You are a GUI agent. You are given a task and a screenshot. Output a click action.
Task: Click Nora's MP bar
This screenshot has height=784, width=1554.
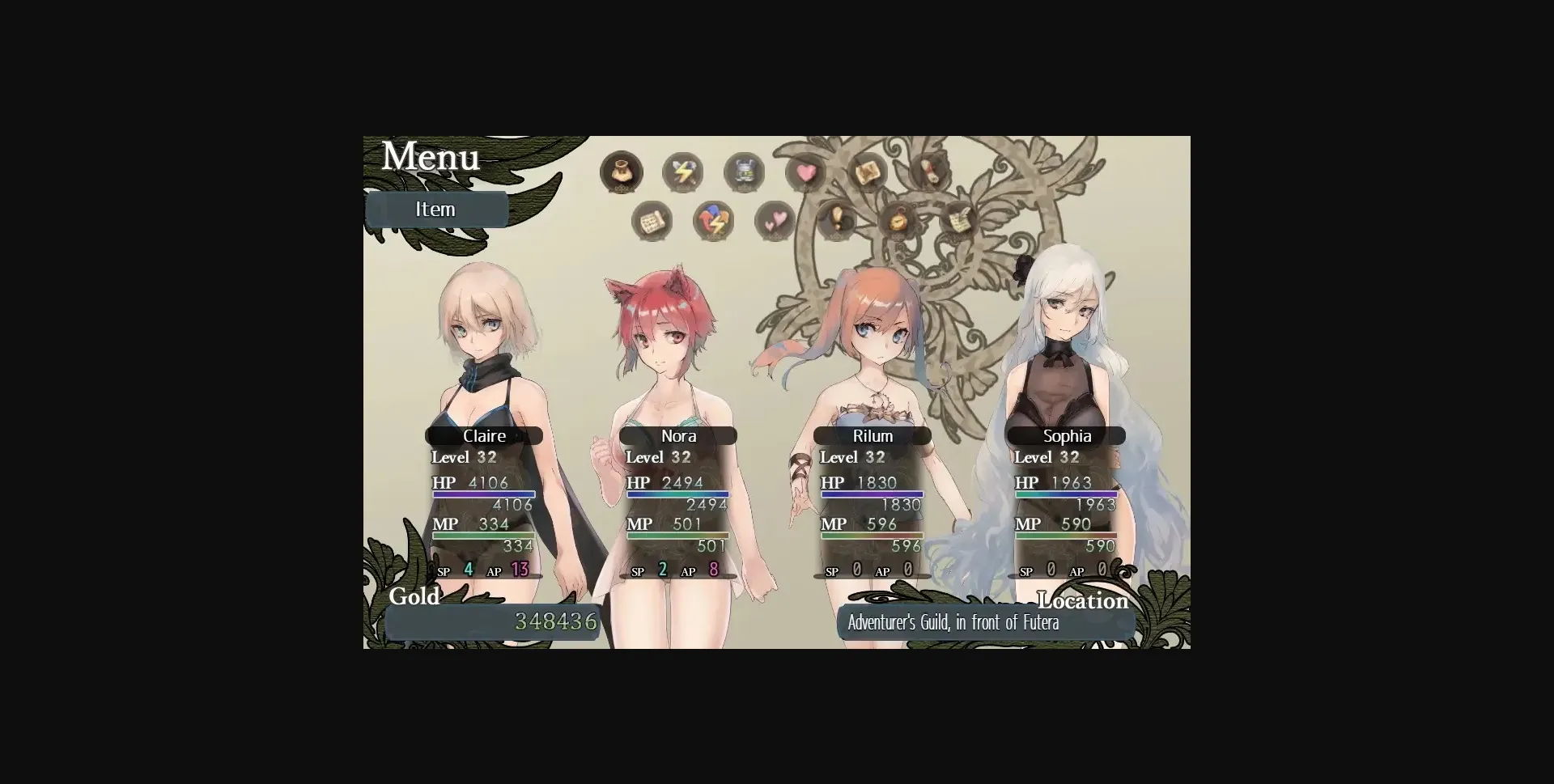(680, 536)
